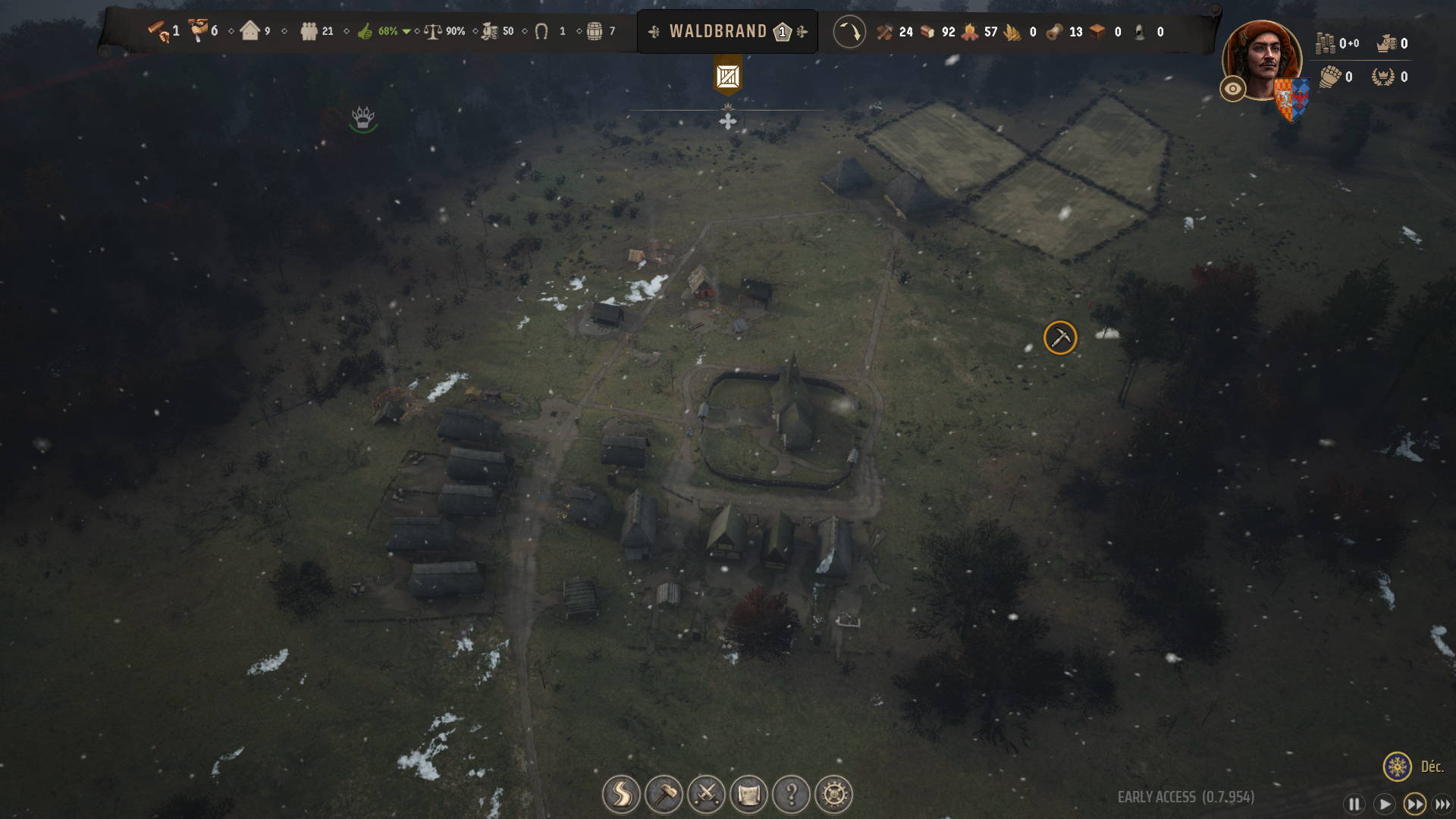This screenshot has height=819, width=1456.
Task: Open the construction hammer menu
Action: coord(664,794)
